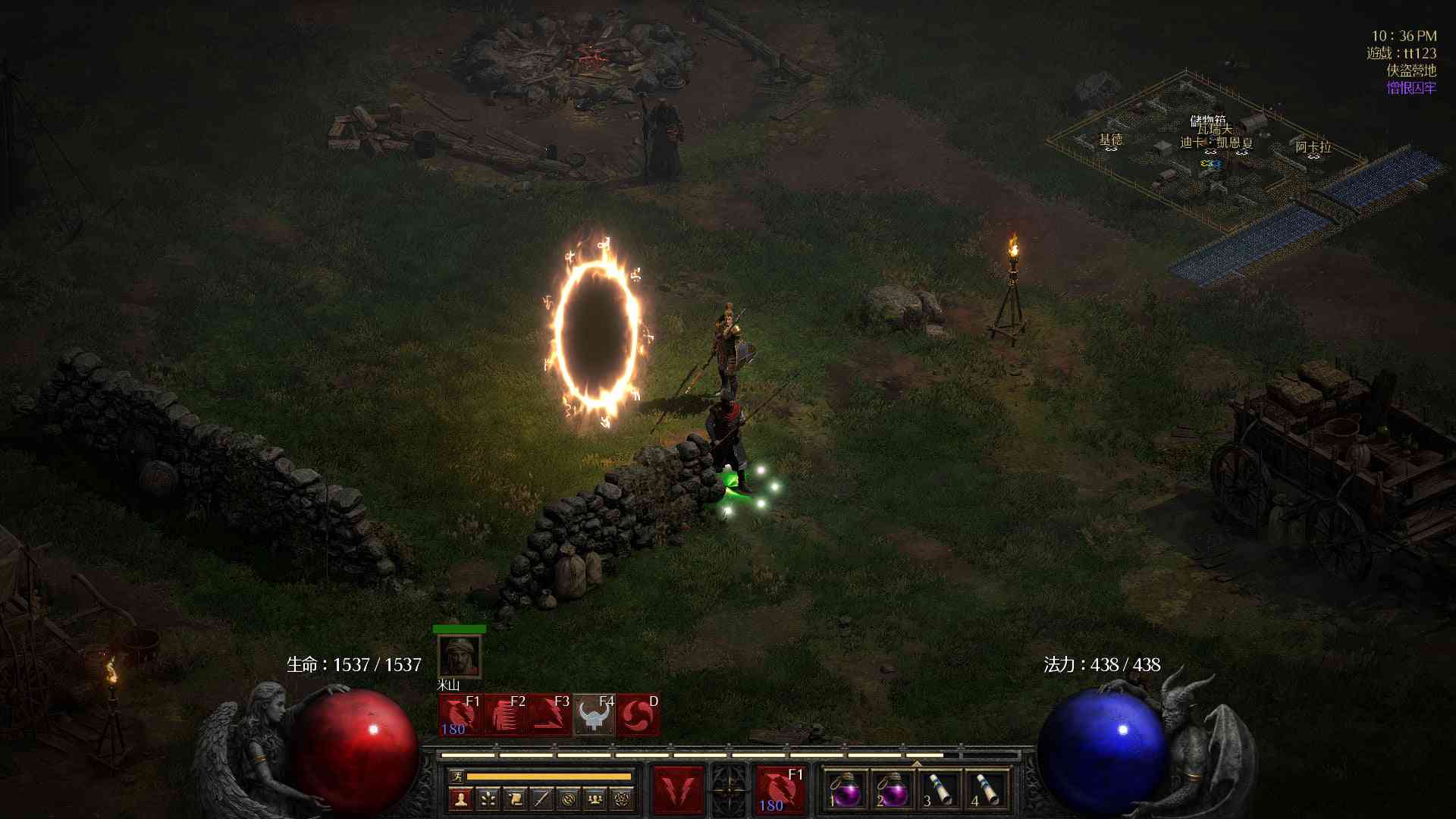Select the F1 skill in the quick-skill row

coord(460,715)
